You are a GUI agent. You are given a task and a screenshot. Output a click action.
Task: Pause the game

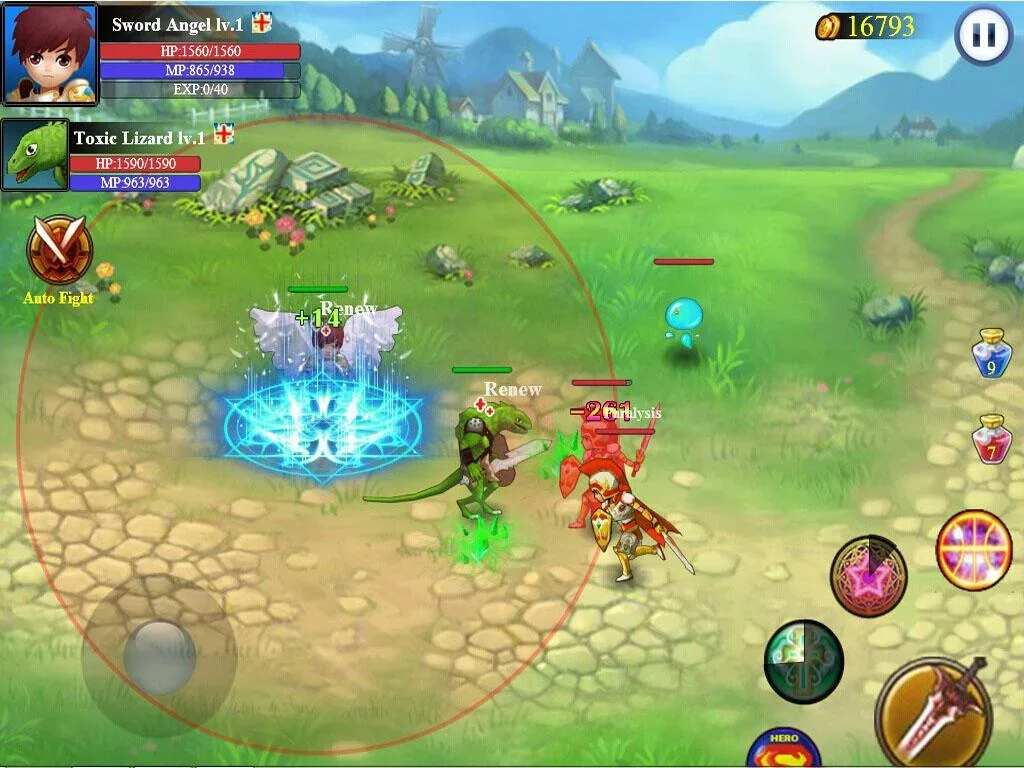coord(984,35)
